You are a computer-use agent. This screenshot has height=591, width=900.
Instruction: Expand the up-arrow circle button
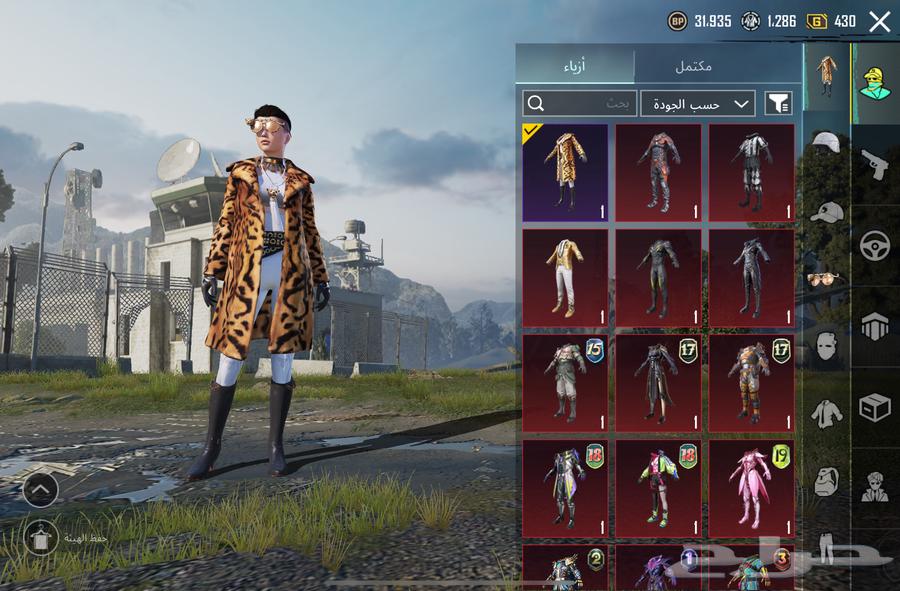tap(40, 489)
